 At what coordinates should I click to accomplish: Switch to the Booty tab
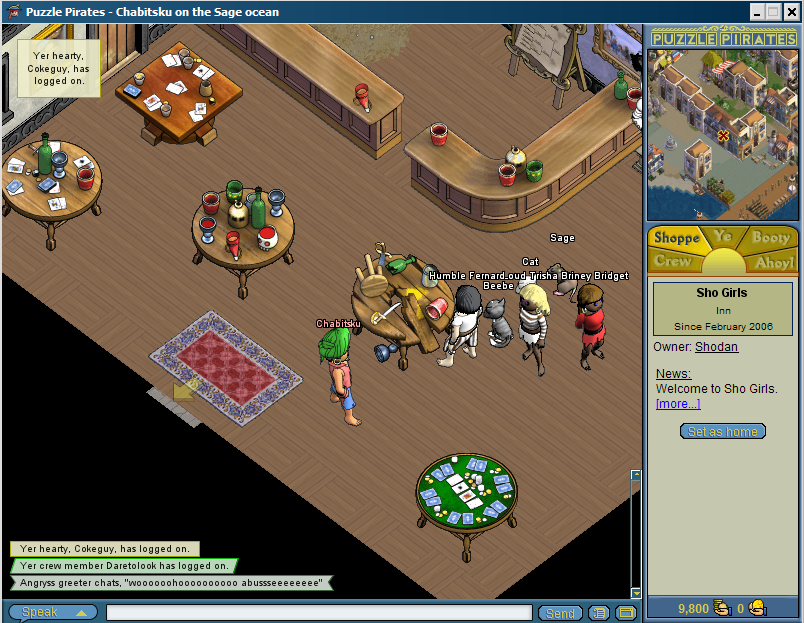coord(770,238)
